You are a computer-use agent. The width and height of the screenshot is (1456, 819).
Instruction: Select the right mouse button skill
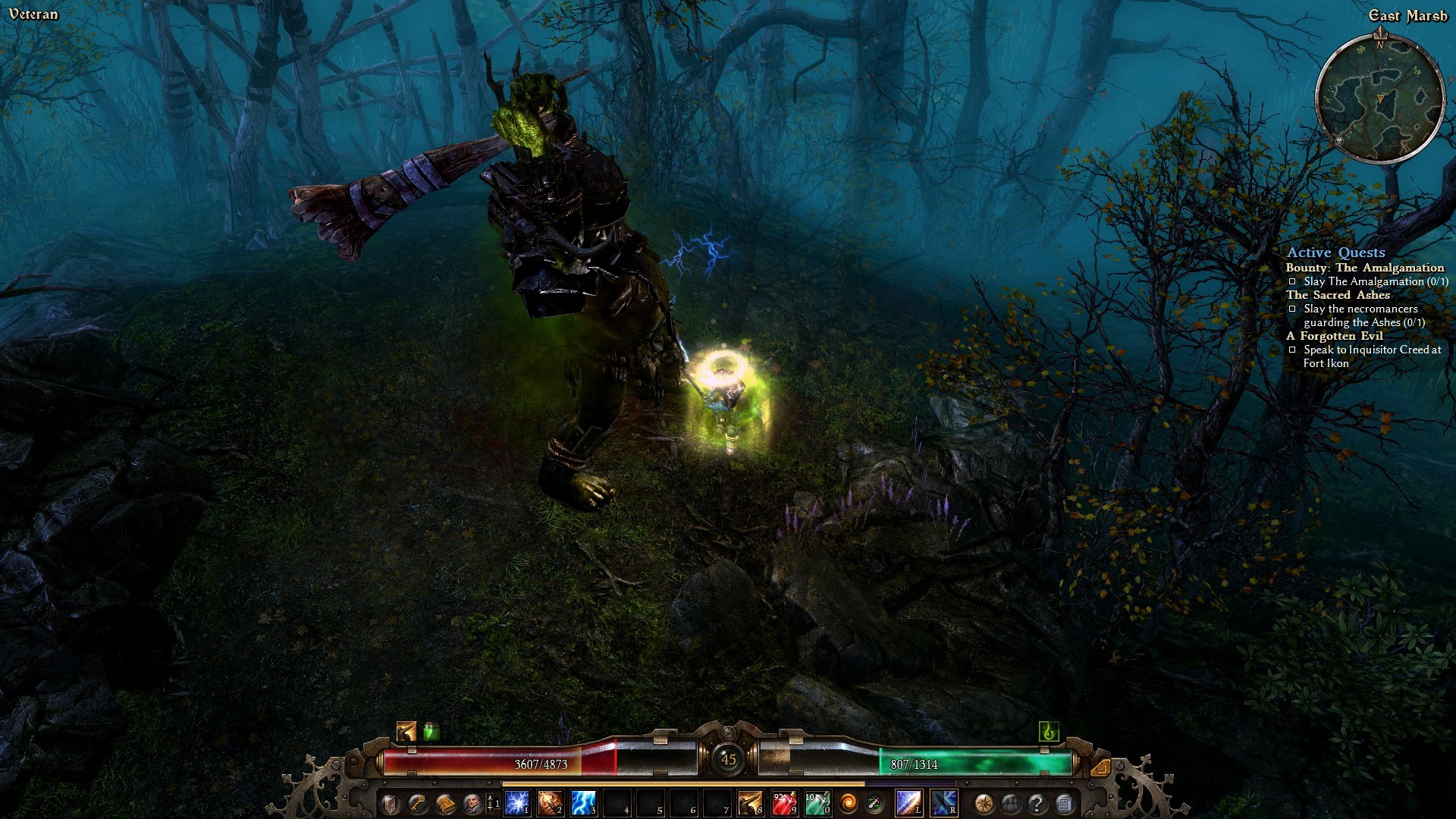[944, 802]
